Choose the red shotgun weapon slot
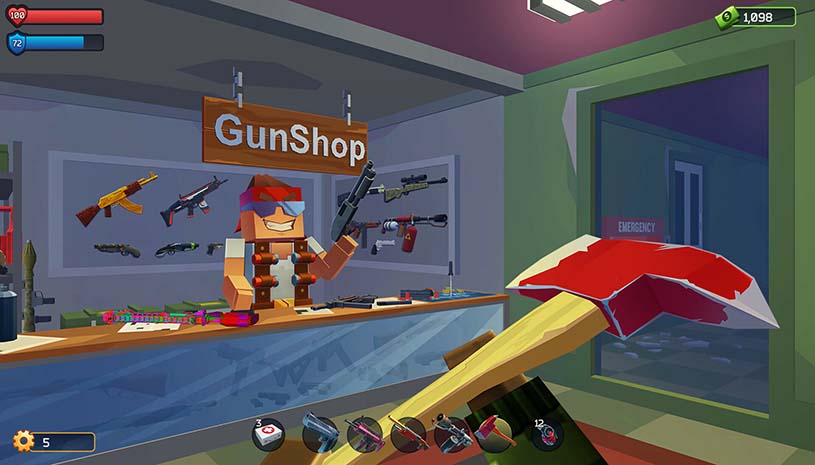This screenshot has width=815, height=465. 408,435
